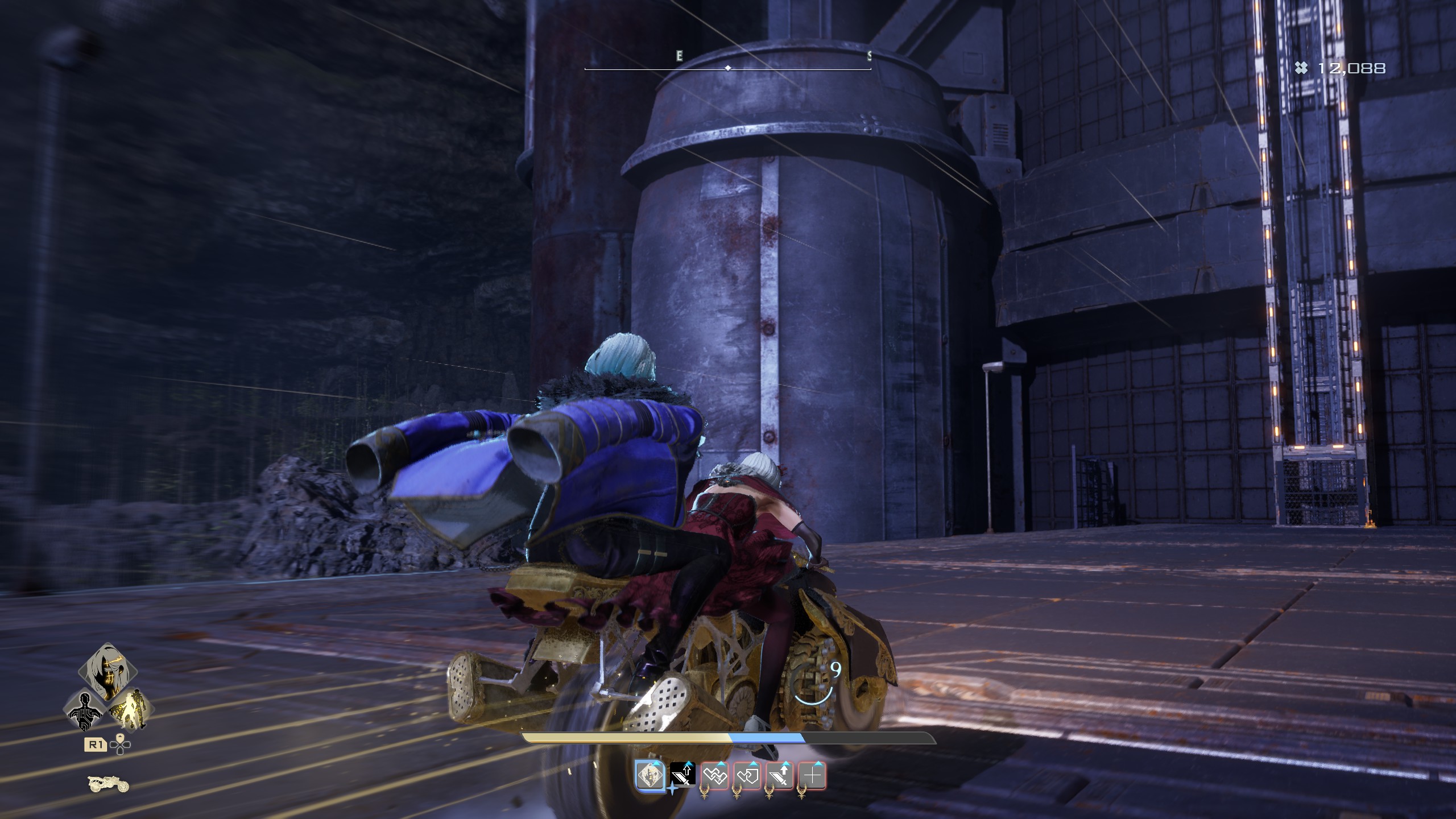Select the blue-framed character portrait hotbar slot
This screenshot has height=819, width=1456.
click(x=650, y=776)
